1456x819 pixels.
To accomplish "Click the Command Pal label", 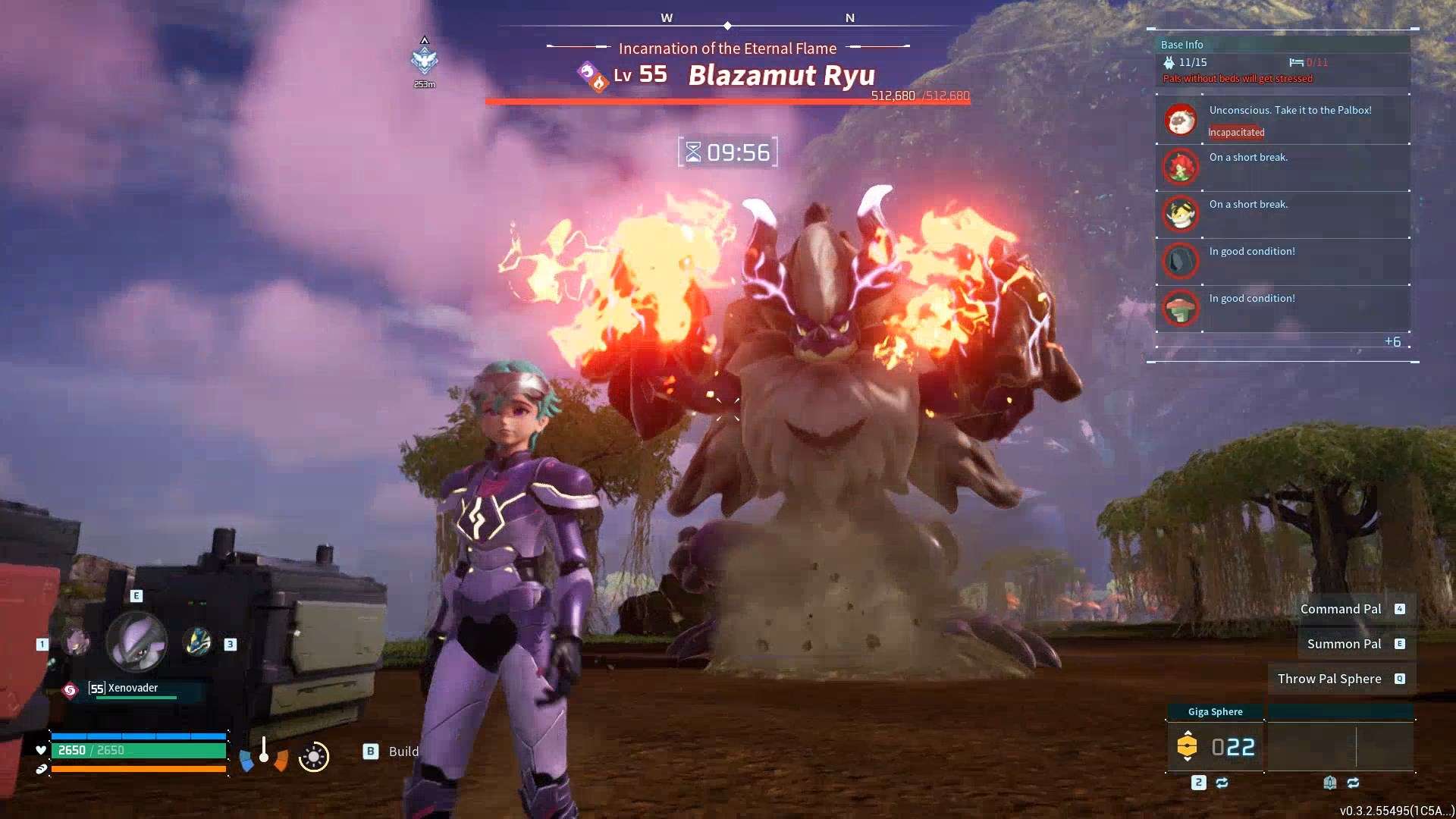I will click(1340, 609).
